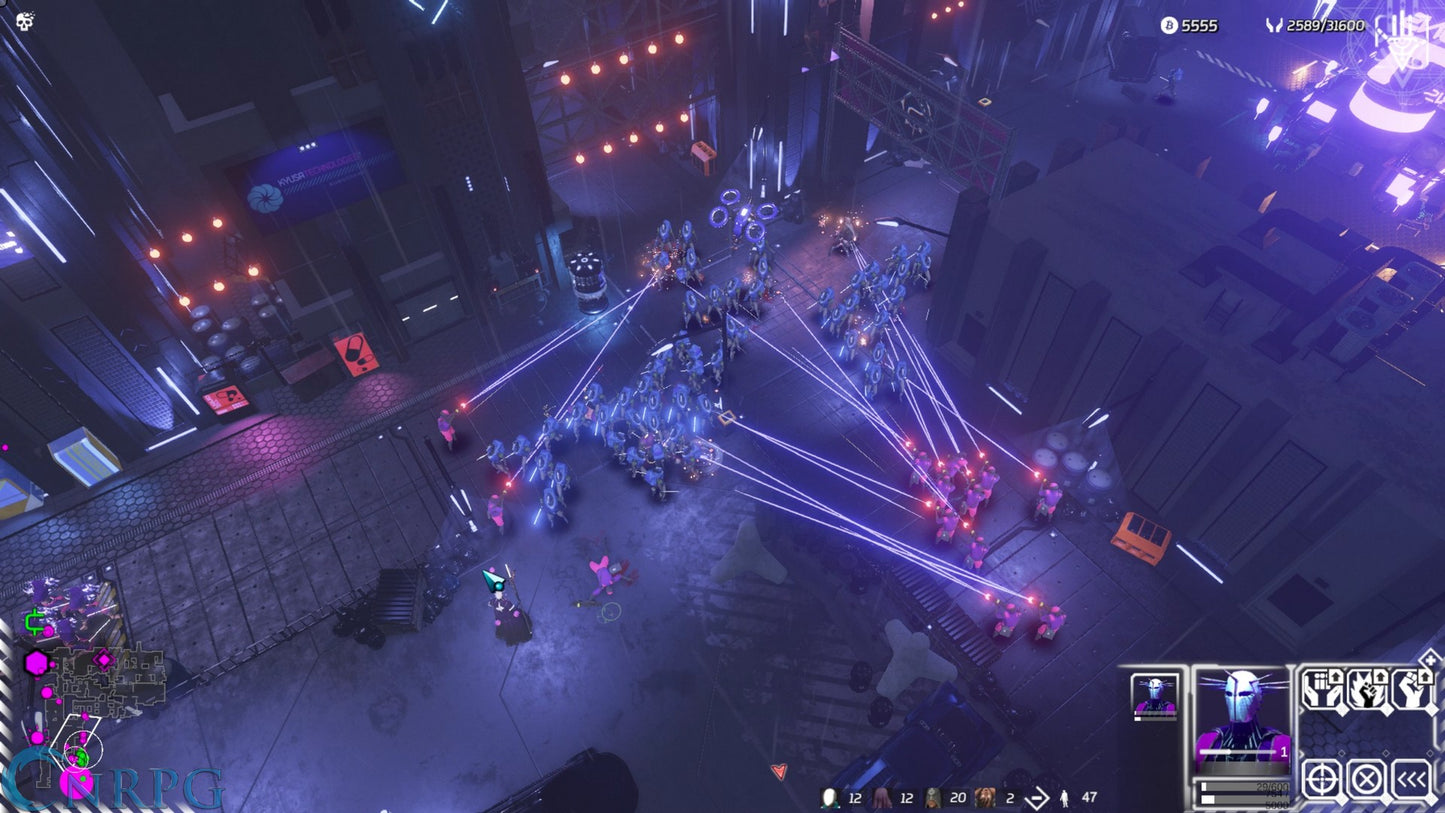The height and width of the screenshot is (813, 1445).
Task: Click the experience progress bar under the hero portrait
Action: click(x=1244, y=786)
